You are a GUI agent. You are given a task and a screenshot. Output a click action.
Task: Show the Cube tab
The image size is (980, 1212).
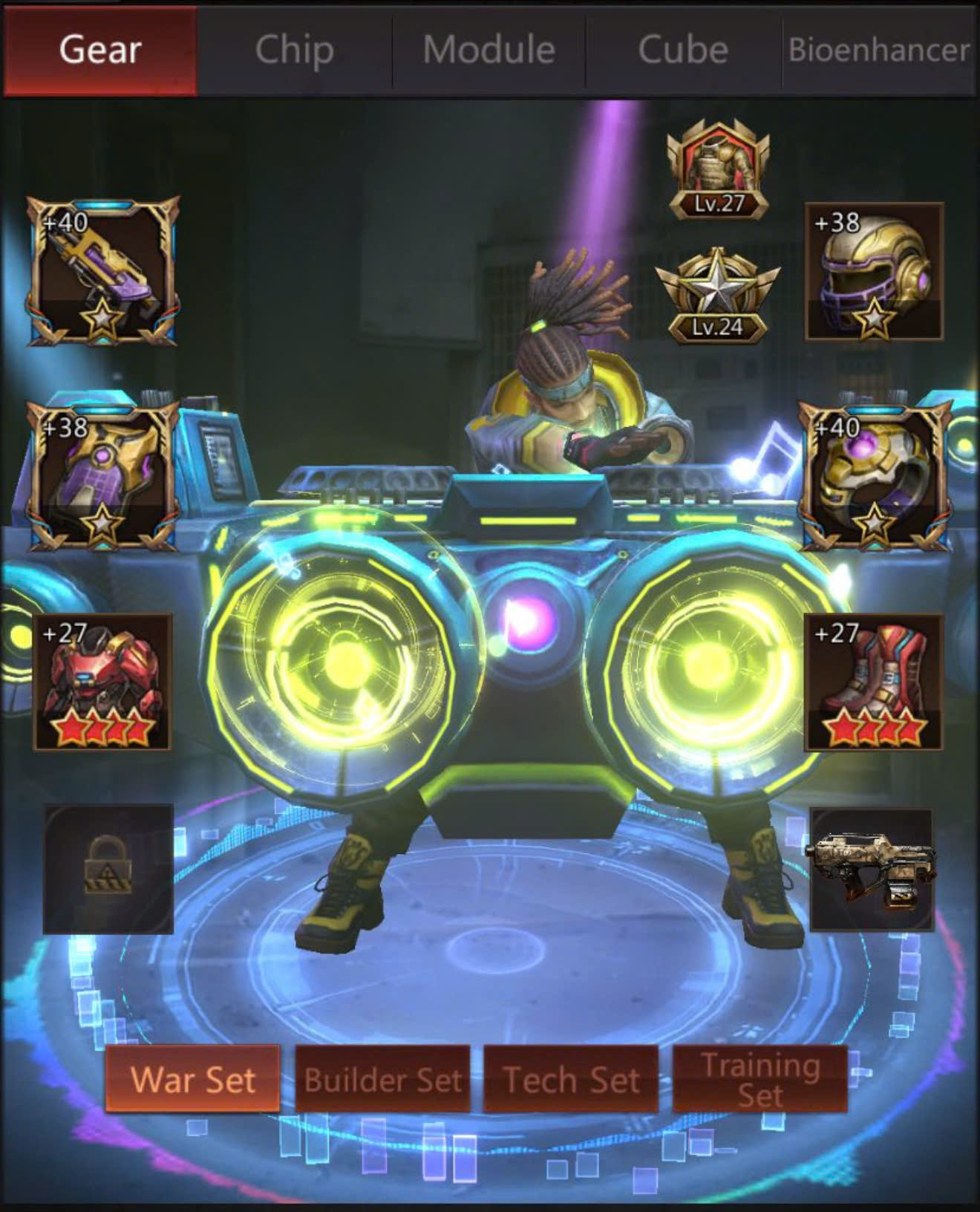pos(683,50)
